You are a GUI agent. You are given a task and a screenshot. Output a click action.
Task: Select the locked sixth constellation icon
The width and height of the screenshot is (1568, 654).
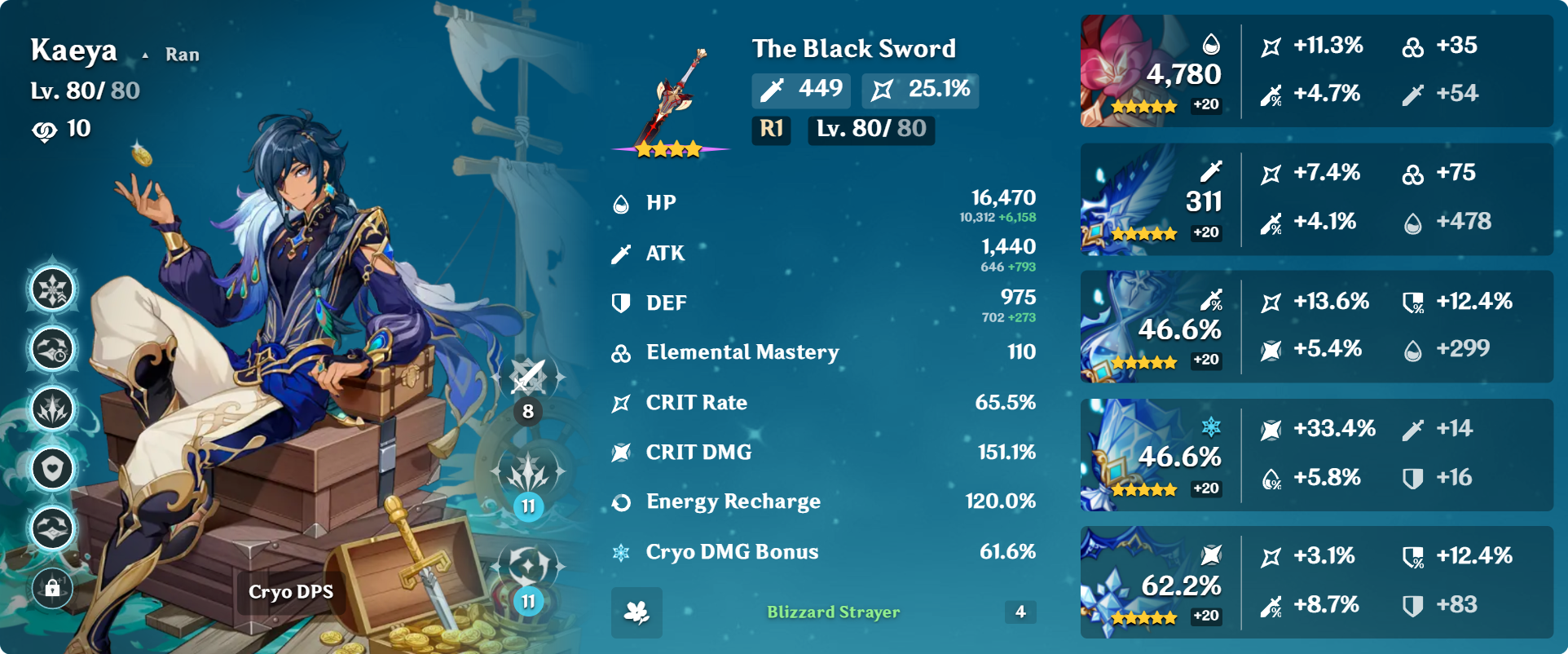[x=52, y=587]
